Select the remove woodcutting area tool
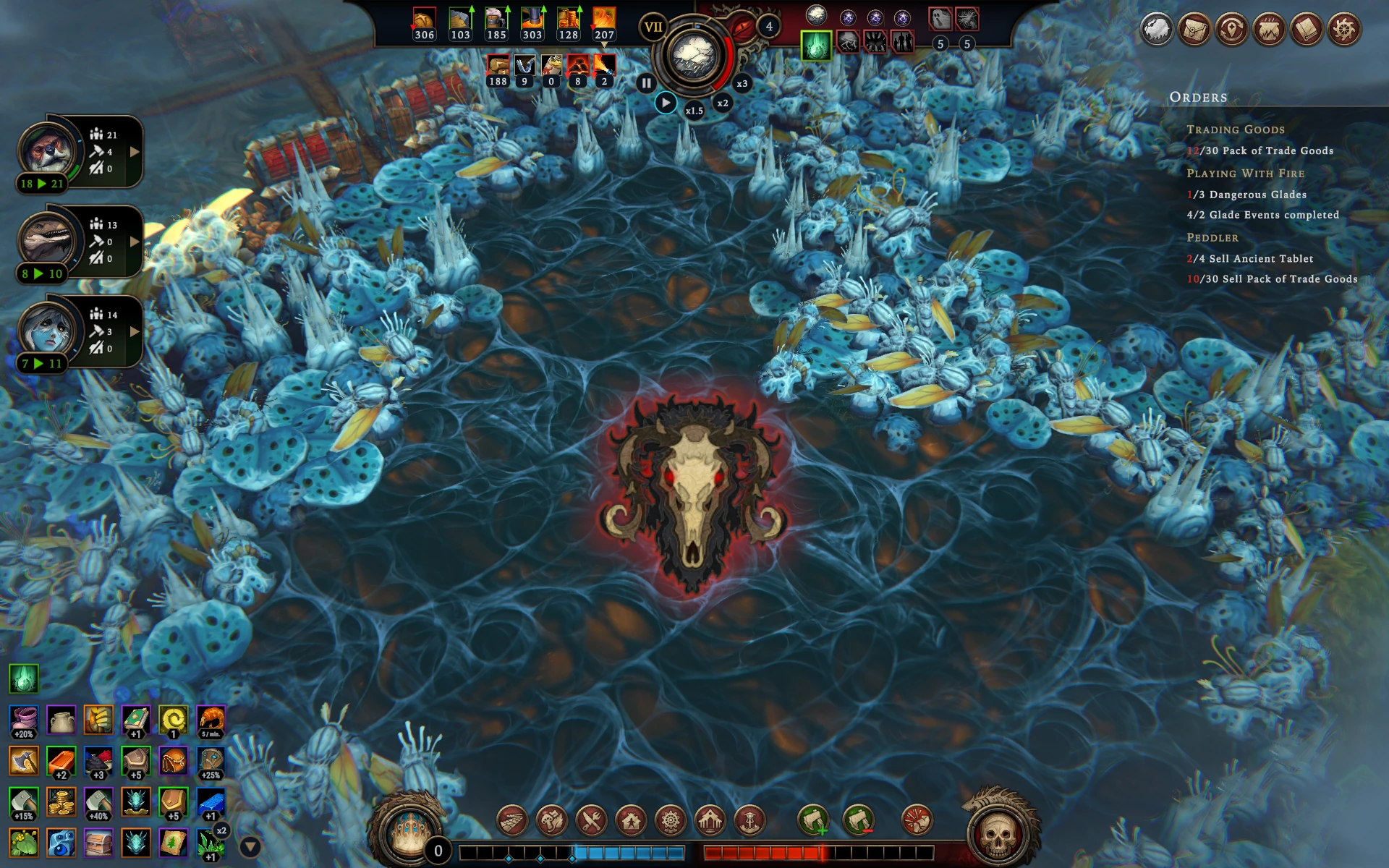The height and width of the screenshot is (868, 1389). coord(859,821)
